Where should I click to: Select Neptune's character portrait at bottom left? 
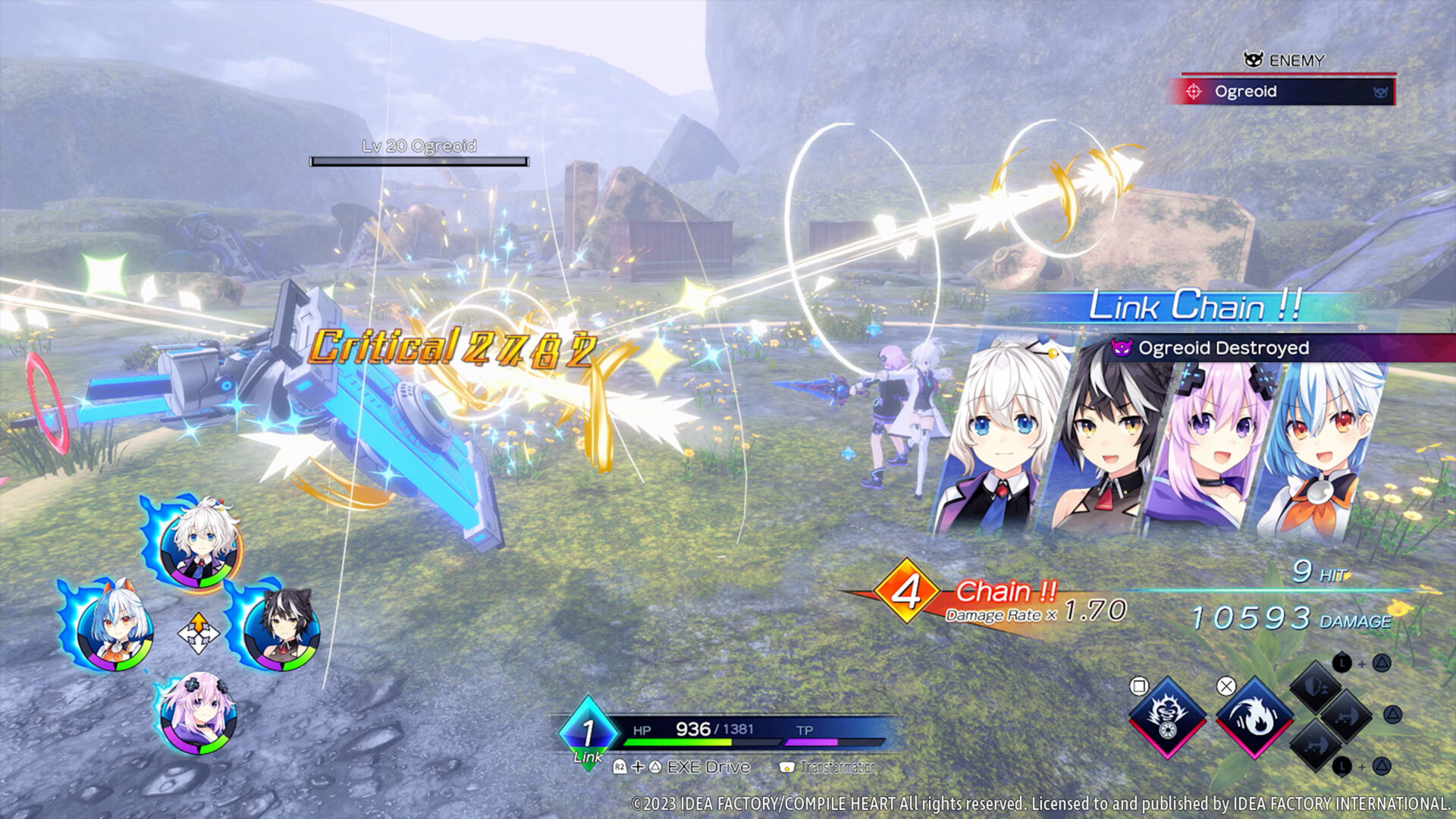[197, 713]
